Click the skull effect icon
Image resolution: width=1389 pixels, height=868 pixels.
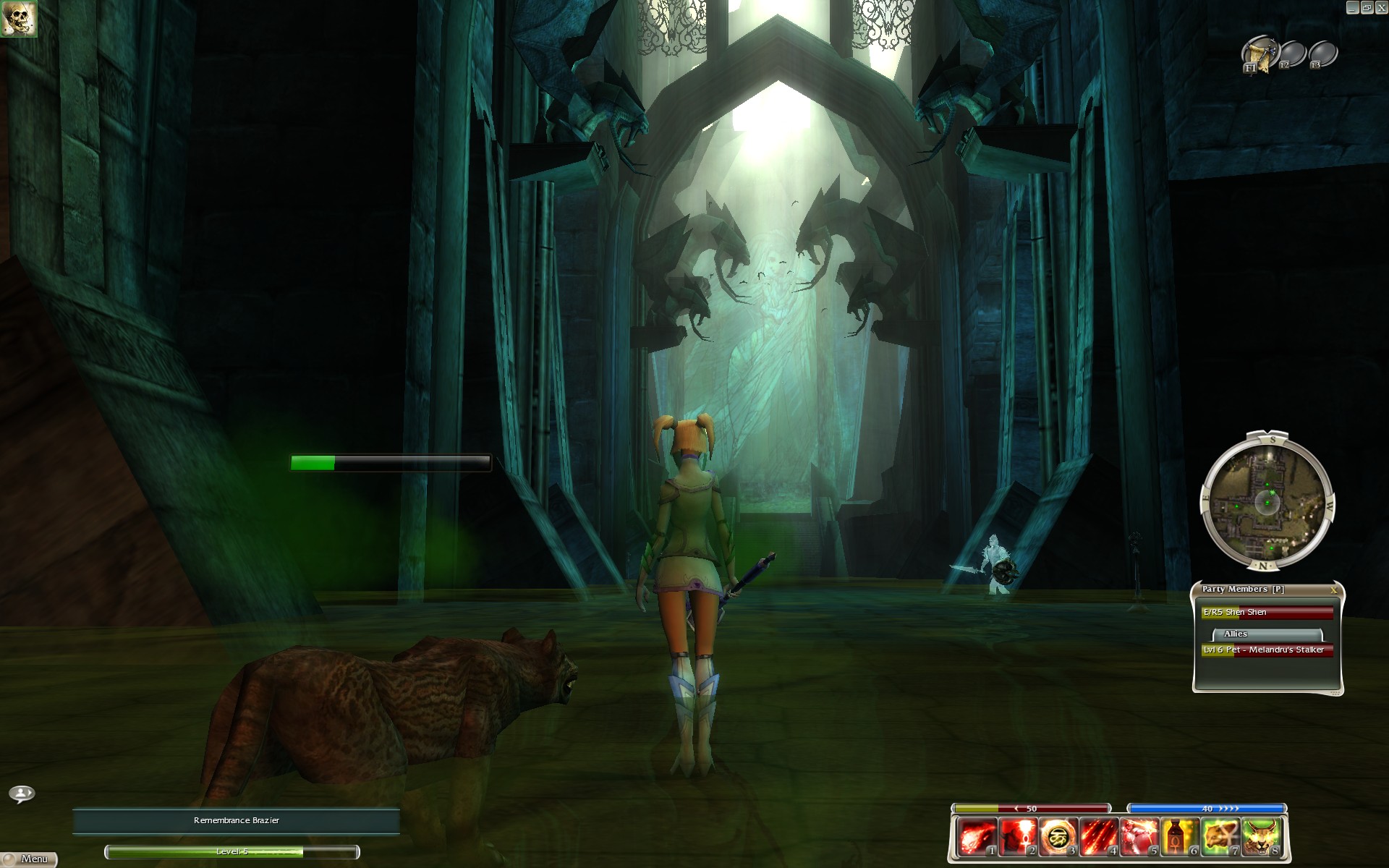click(x=19, y=19)
